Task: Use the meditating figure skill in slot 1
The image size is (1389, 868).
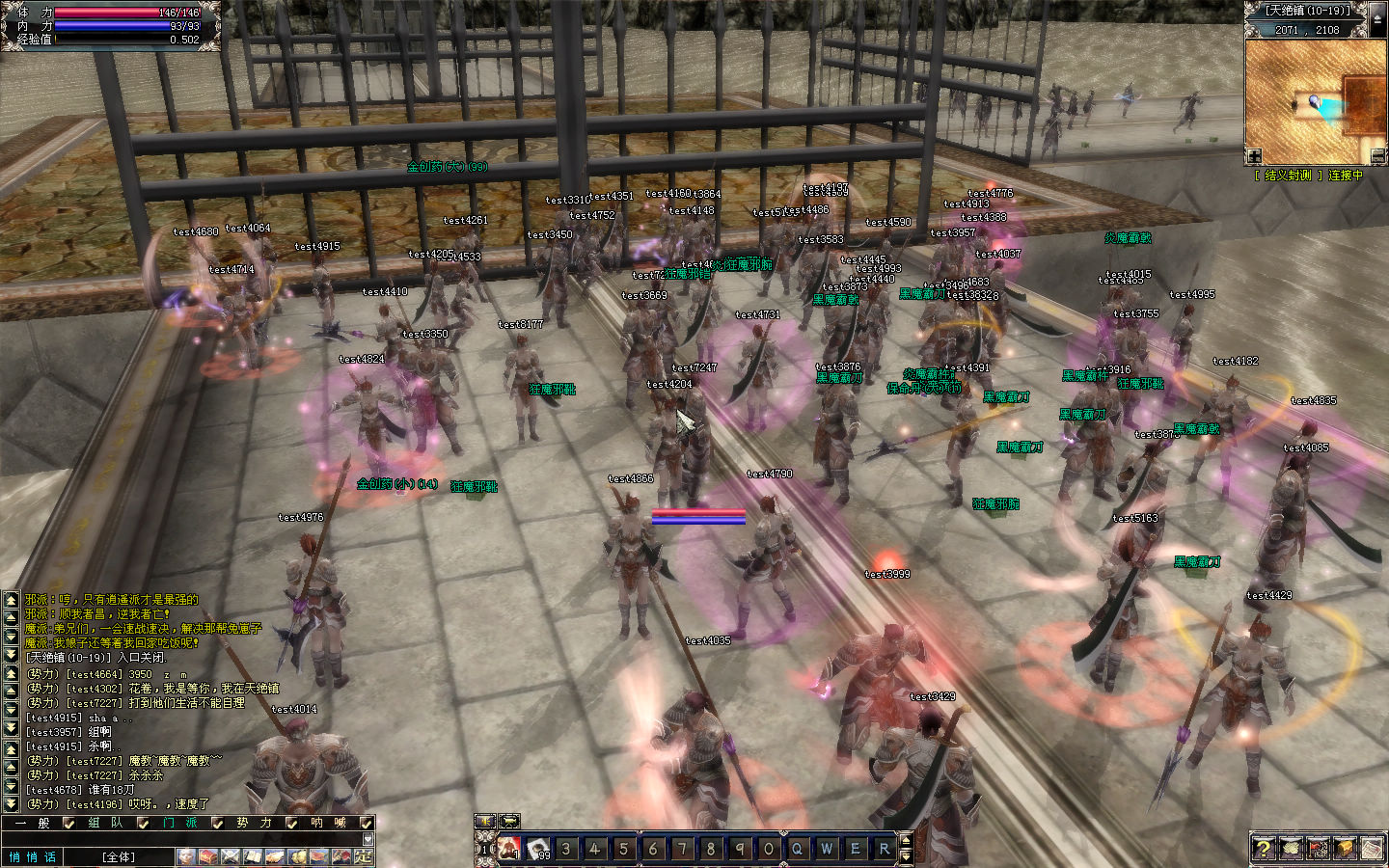Action: (509, 849)
